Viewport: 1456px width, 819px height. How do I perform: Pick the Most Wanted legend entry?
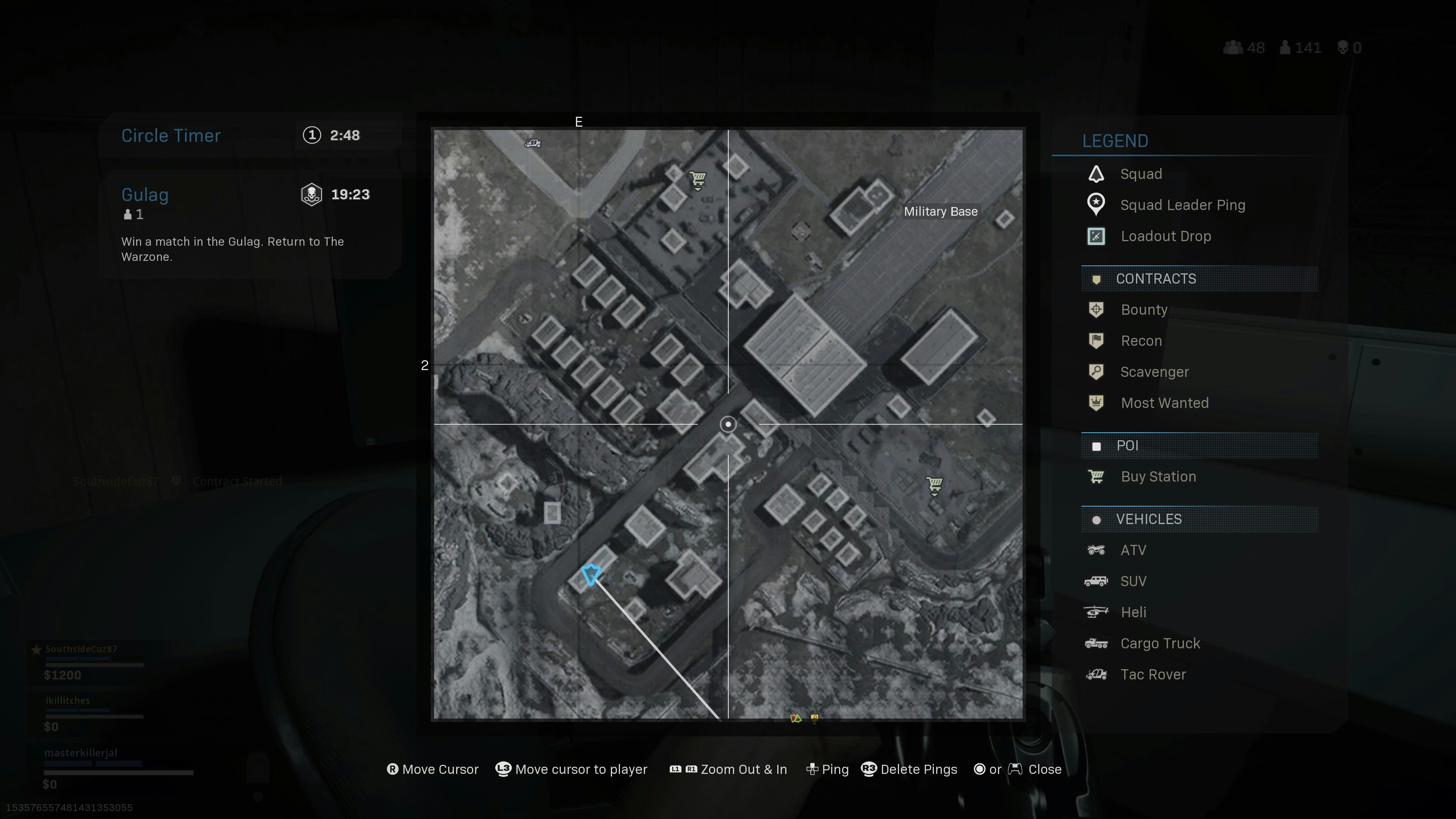1164,403
